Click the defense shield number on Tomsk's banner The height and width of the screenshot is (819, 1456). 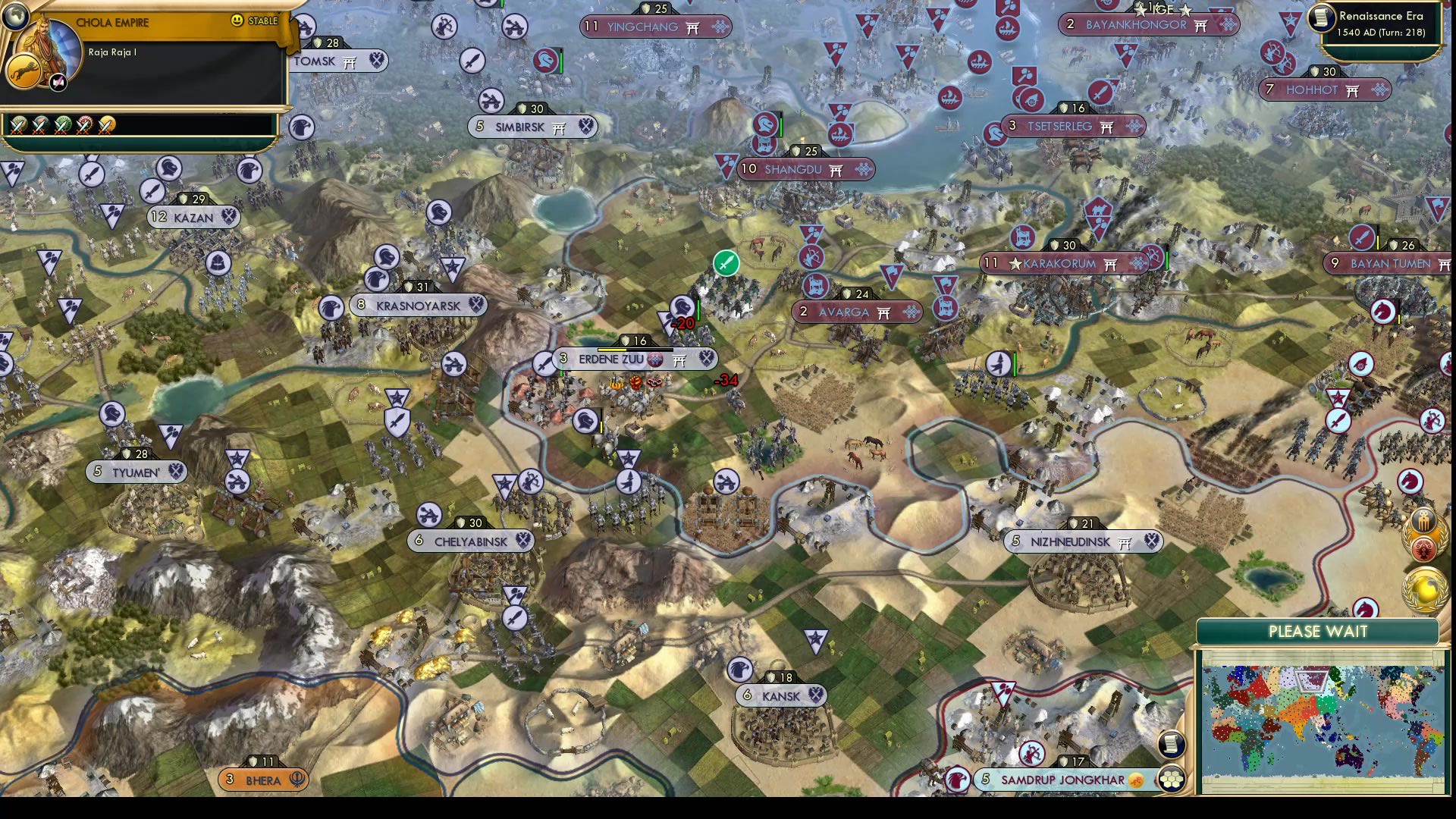click(x=325, y=43)
